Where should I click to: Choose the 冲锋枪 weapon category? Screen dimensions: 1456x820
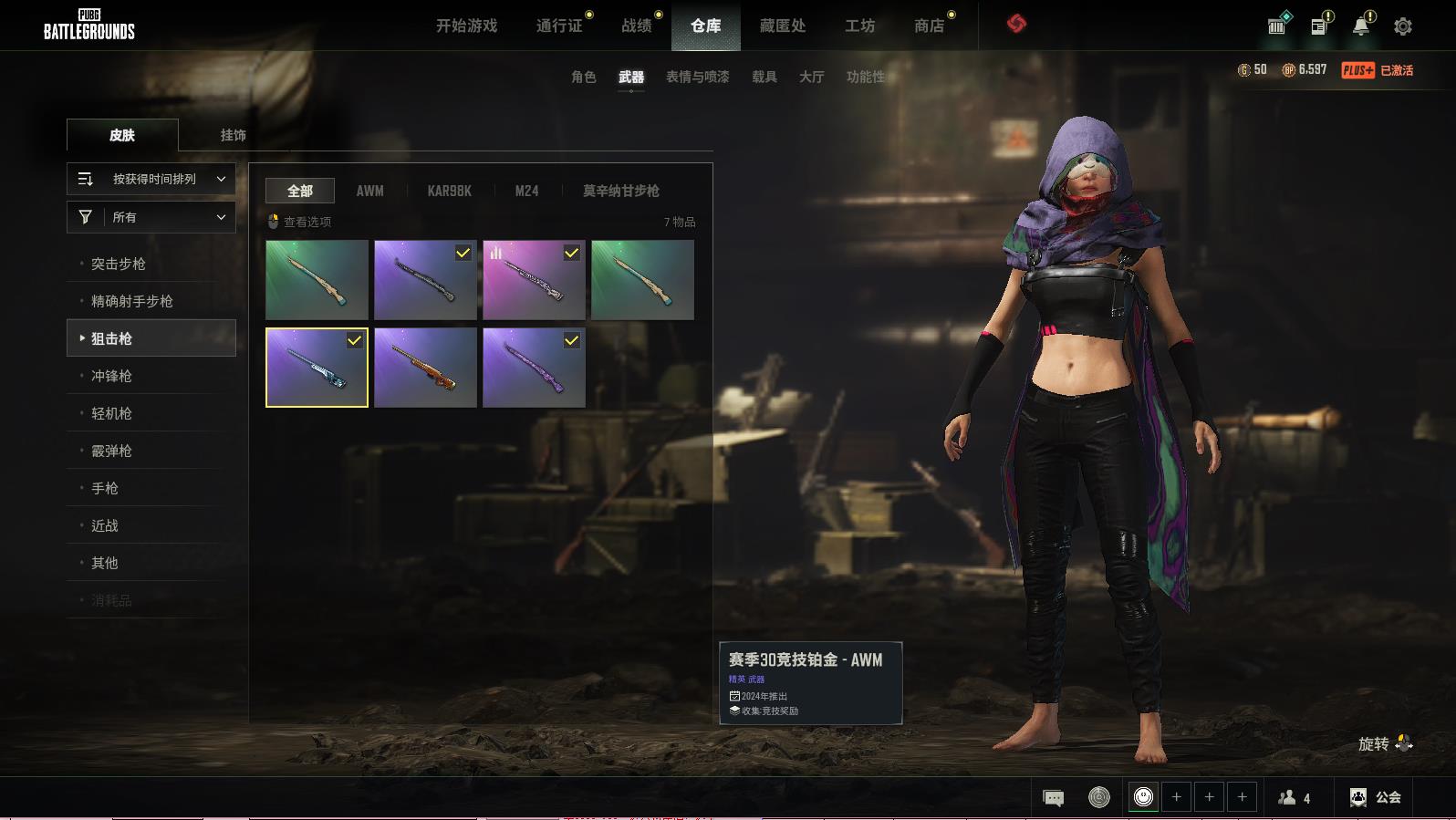coord(111,376)
